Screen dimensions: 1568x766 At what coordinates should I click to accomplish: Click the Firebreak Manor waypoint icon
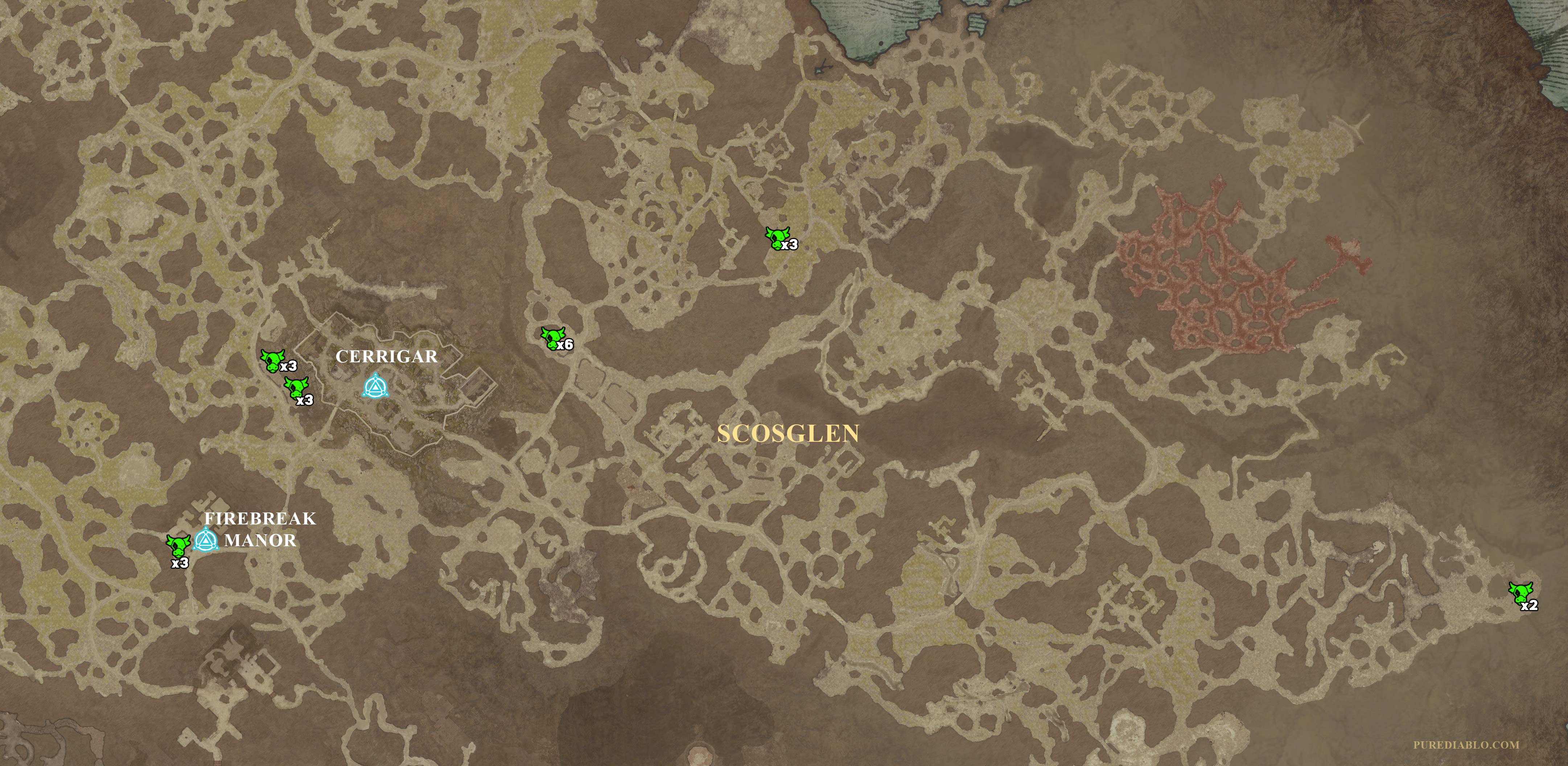tap(206, 540)
